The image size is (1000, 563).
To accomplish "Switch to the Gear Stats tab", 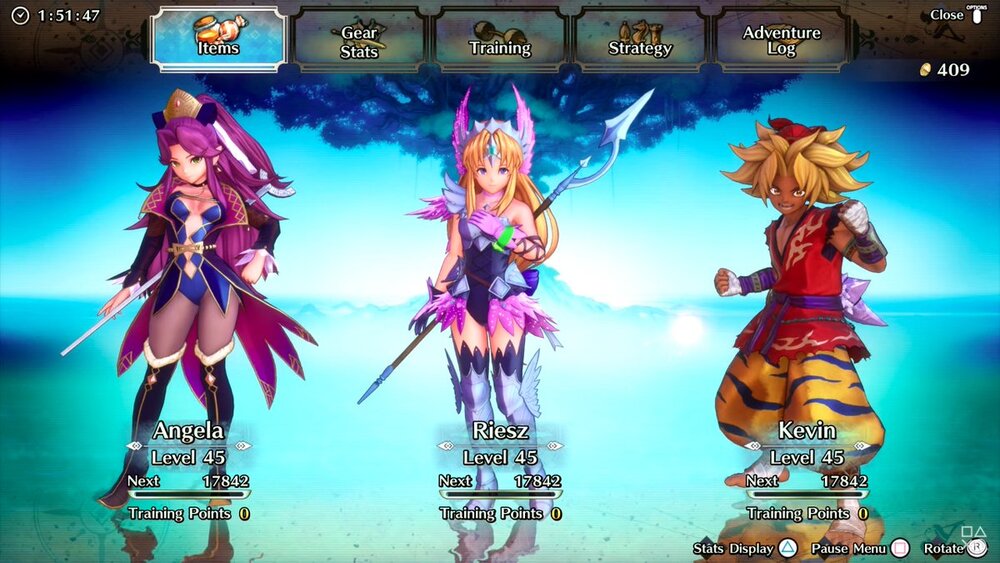I will [359, 40].
